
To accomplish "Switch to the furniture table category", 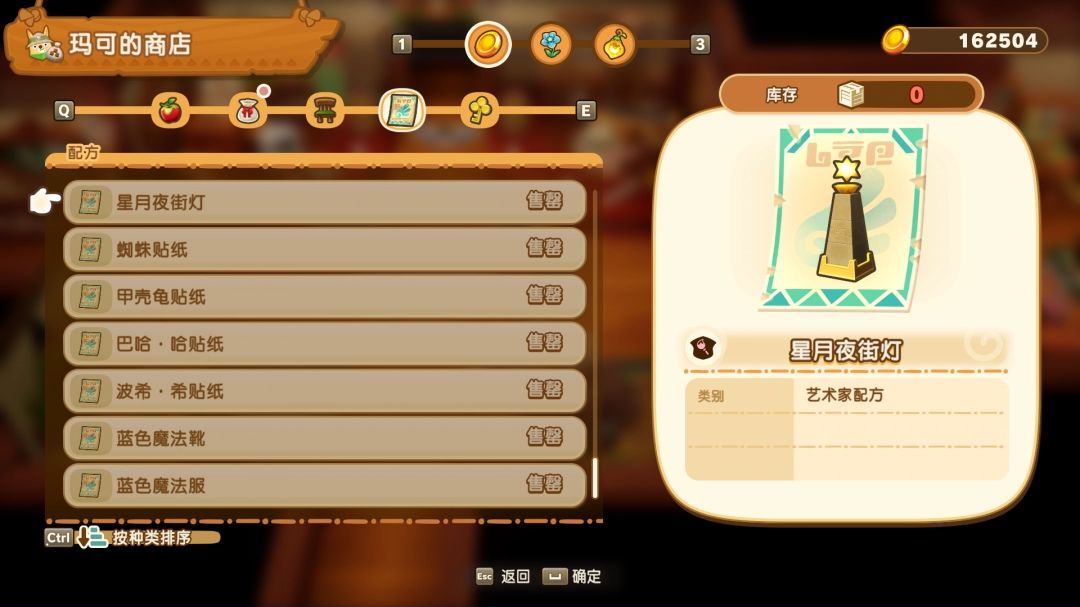I will click(324, 110).
